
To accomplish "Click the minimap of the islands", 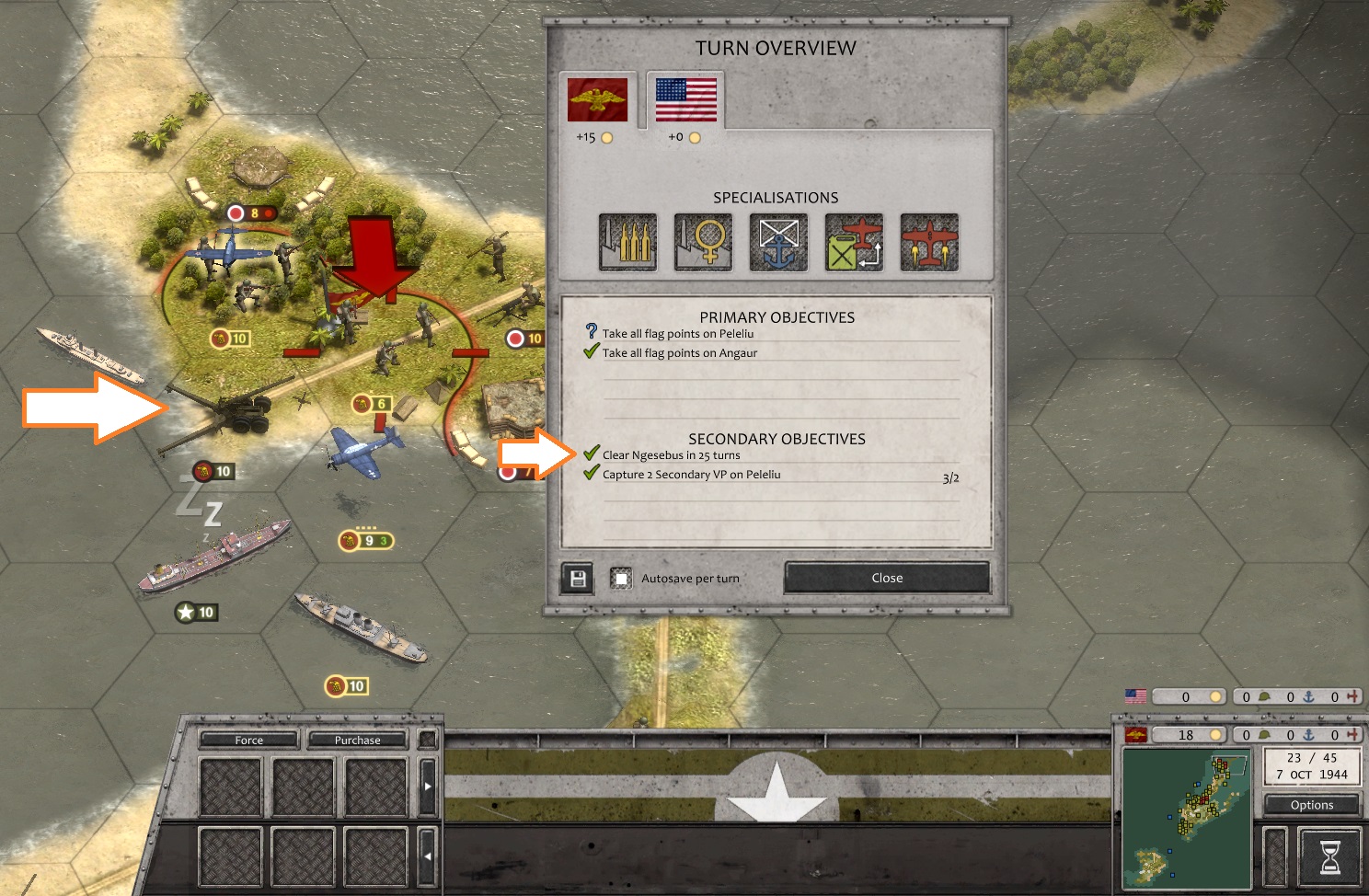I will (x=1186, y=817).
